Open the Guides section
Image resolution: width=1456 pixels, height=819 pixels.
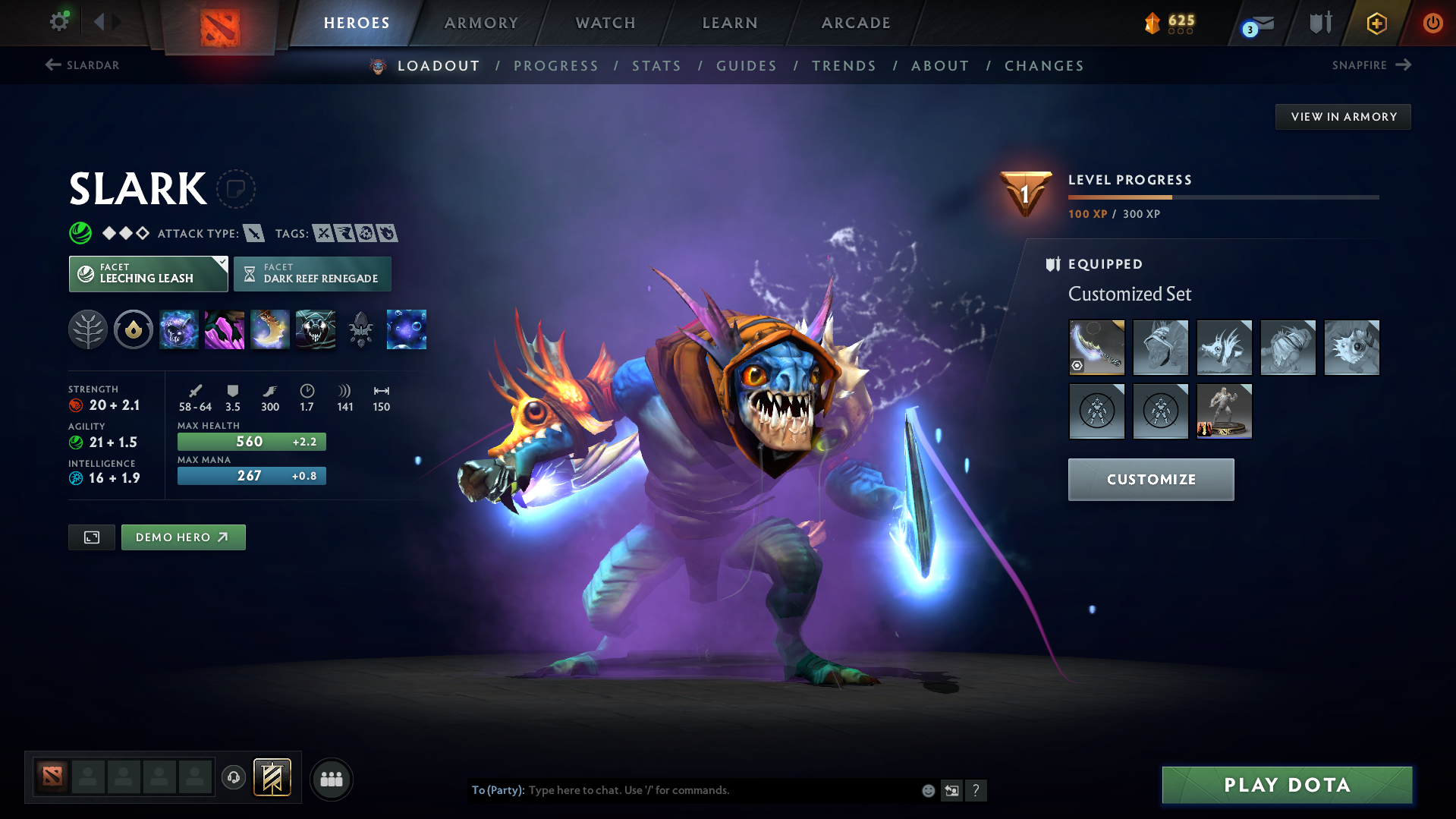[x=747, y=66]
